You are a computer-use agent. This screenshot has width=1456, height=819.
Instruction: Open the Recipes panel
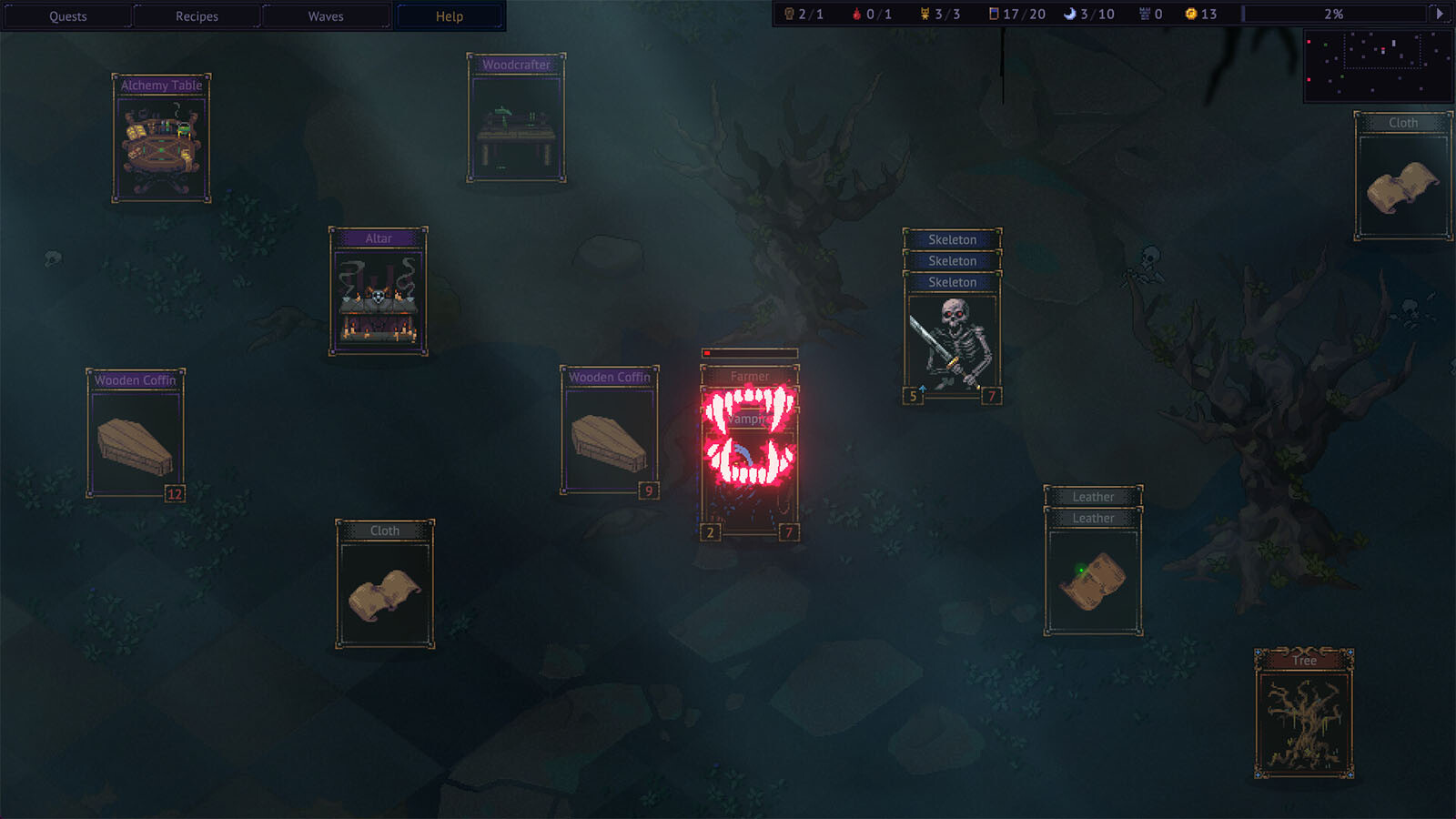click(x=197, y=16)
